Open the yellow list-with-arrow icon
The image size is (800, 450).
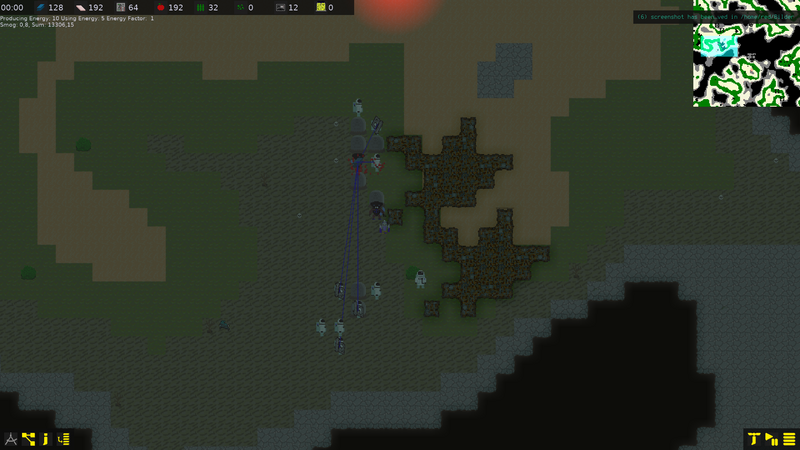(x=64, y=438)
